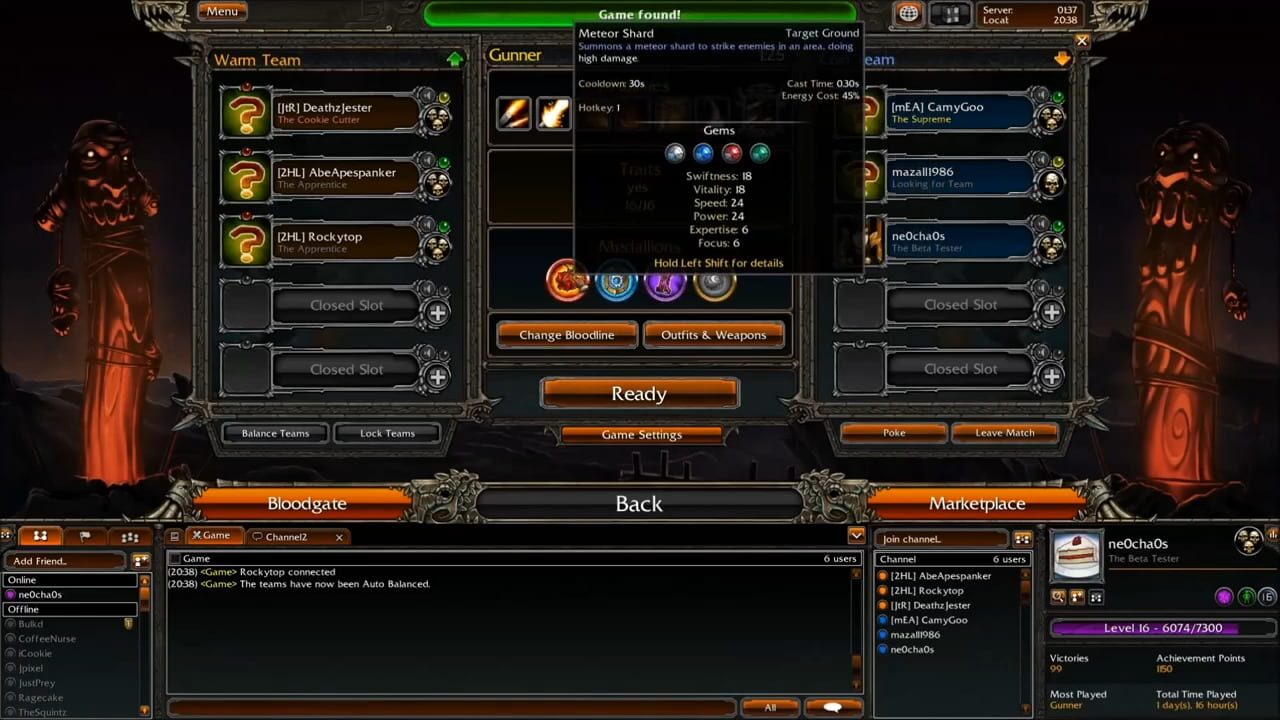Toggle the status indicator next to DeathzJester
The width and height of the screenshot is (1280, 720).
coord(443,96)
